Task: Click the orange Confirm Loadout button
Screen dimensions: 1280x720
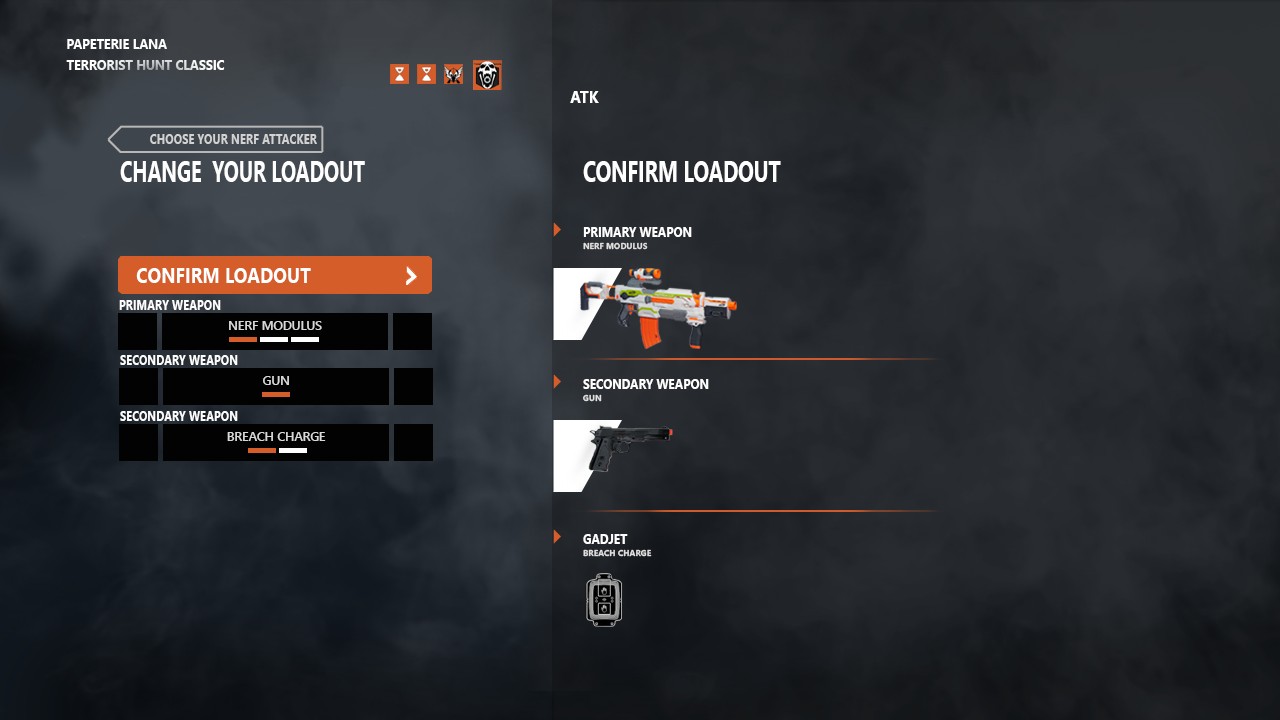Action: 274,275
